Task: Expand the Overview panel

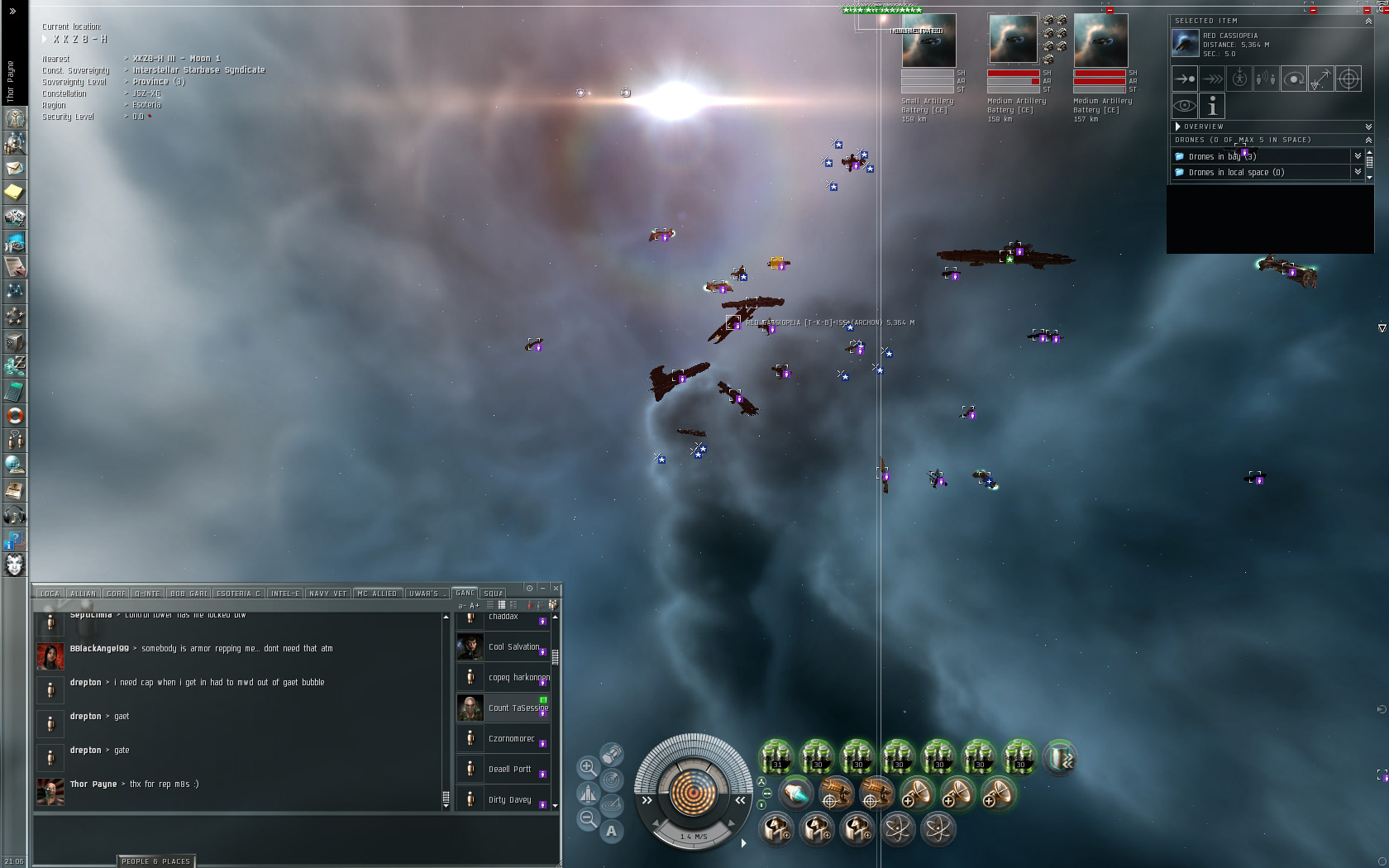Action: tap(1178, 126)
